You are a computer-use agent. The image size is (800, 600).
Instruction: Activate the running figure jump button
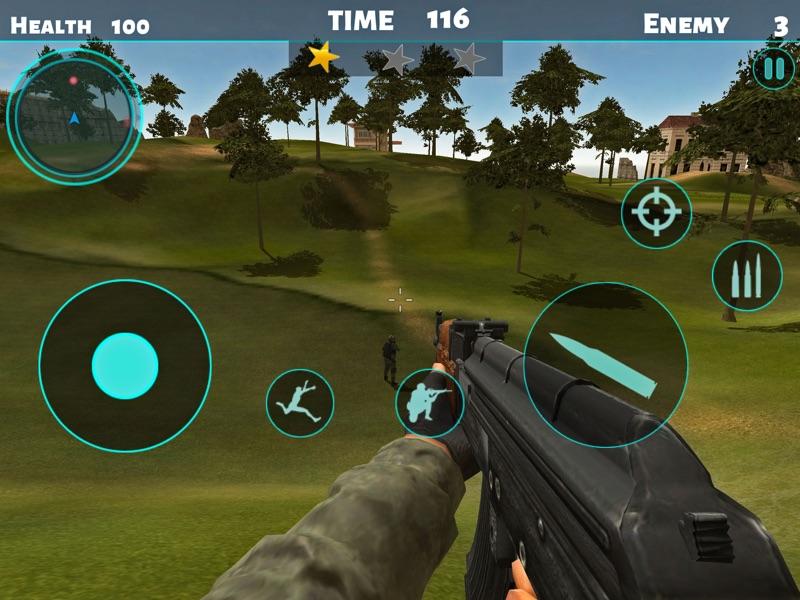tap(300, 402)
